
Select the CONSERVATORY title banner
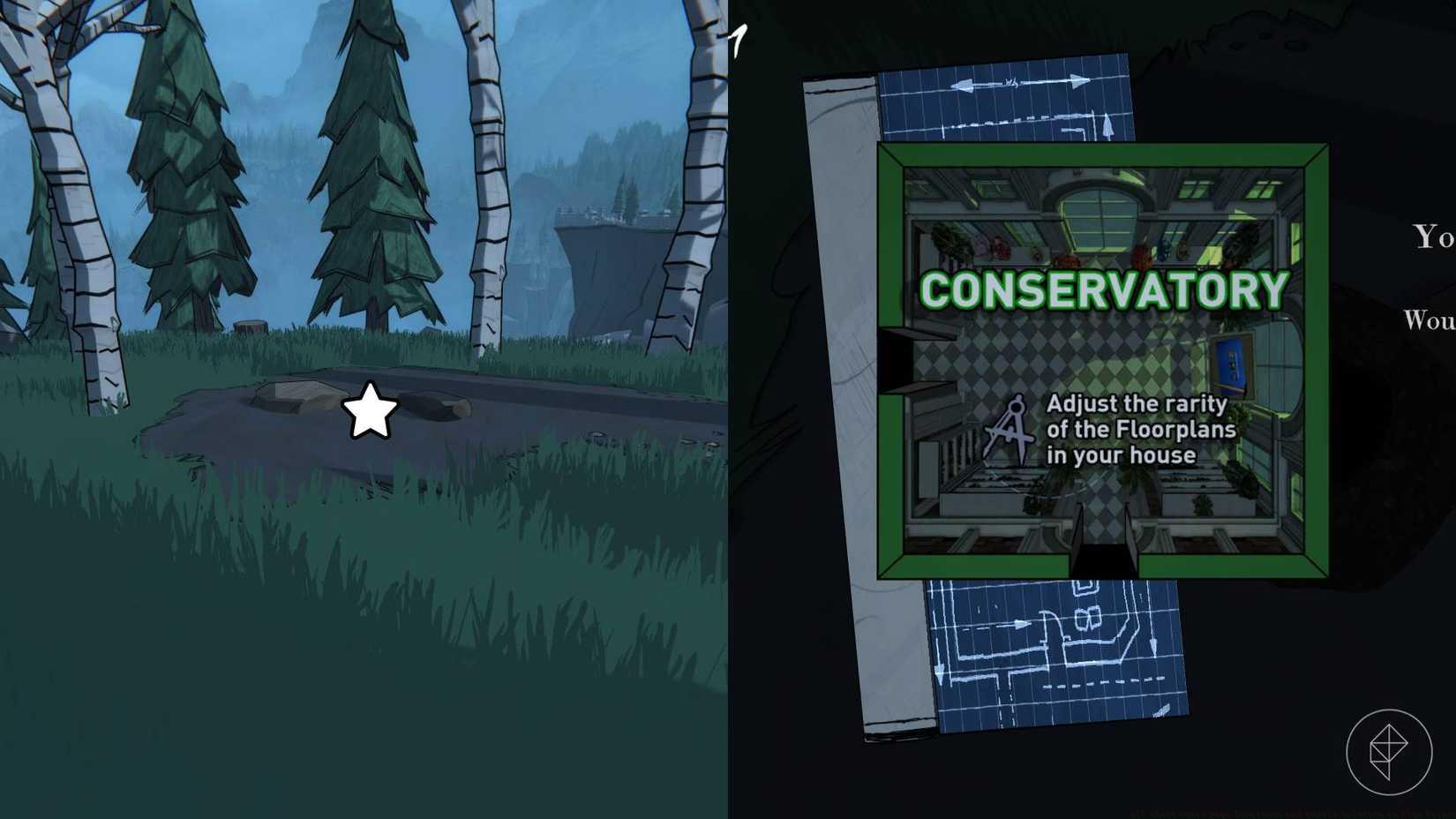[1105, 287]
